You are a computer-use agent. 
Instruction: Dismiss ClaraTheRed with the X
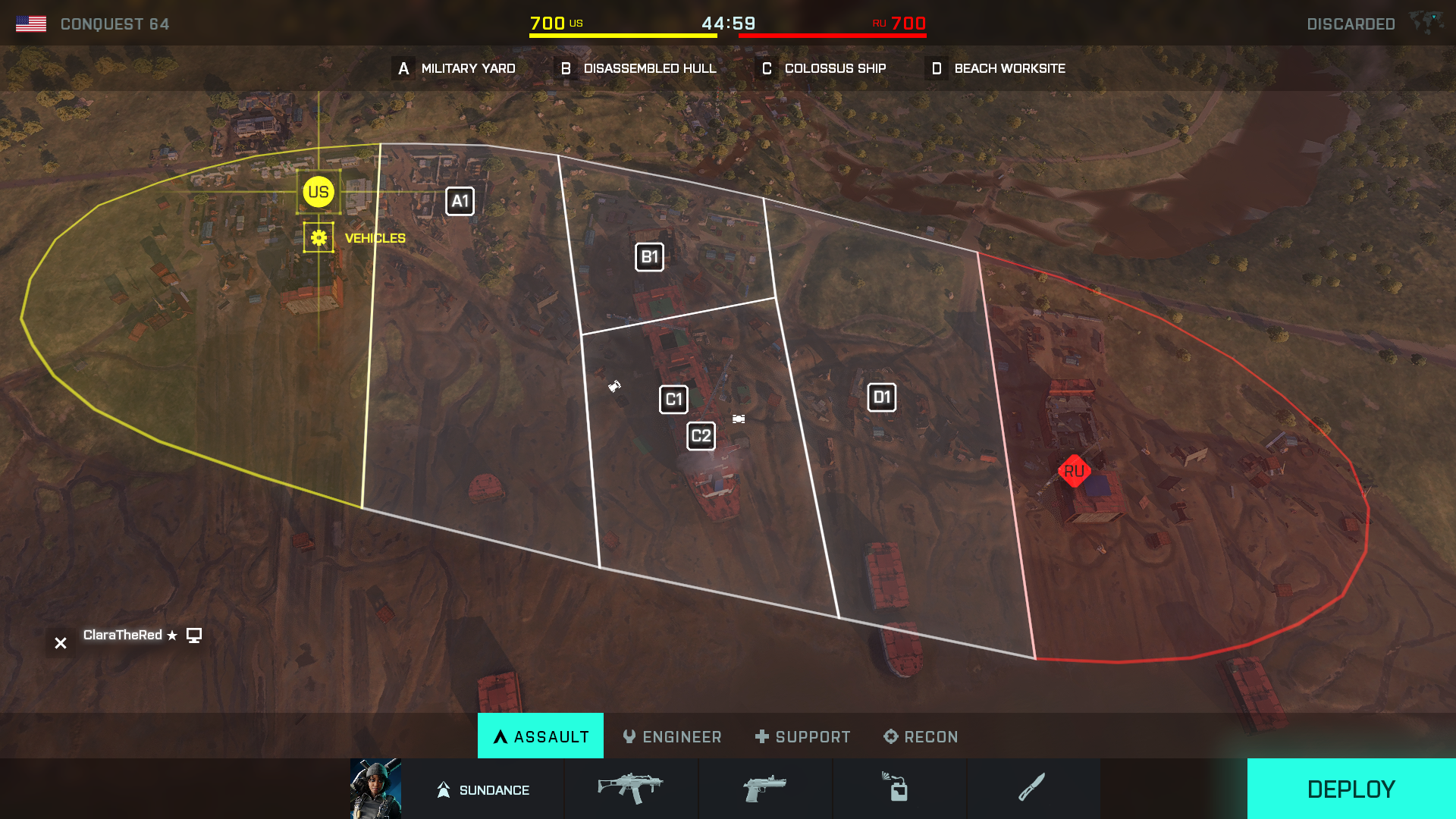tap(60, 642)
